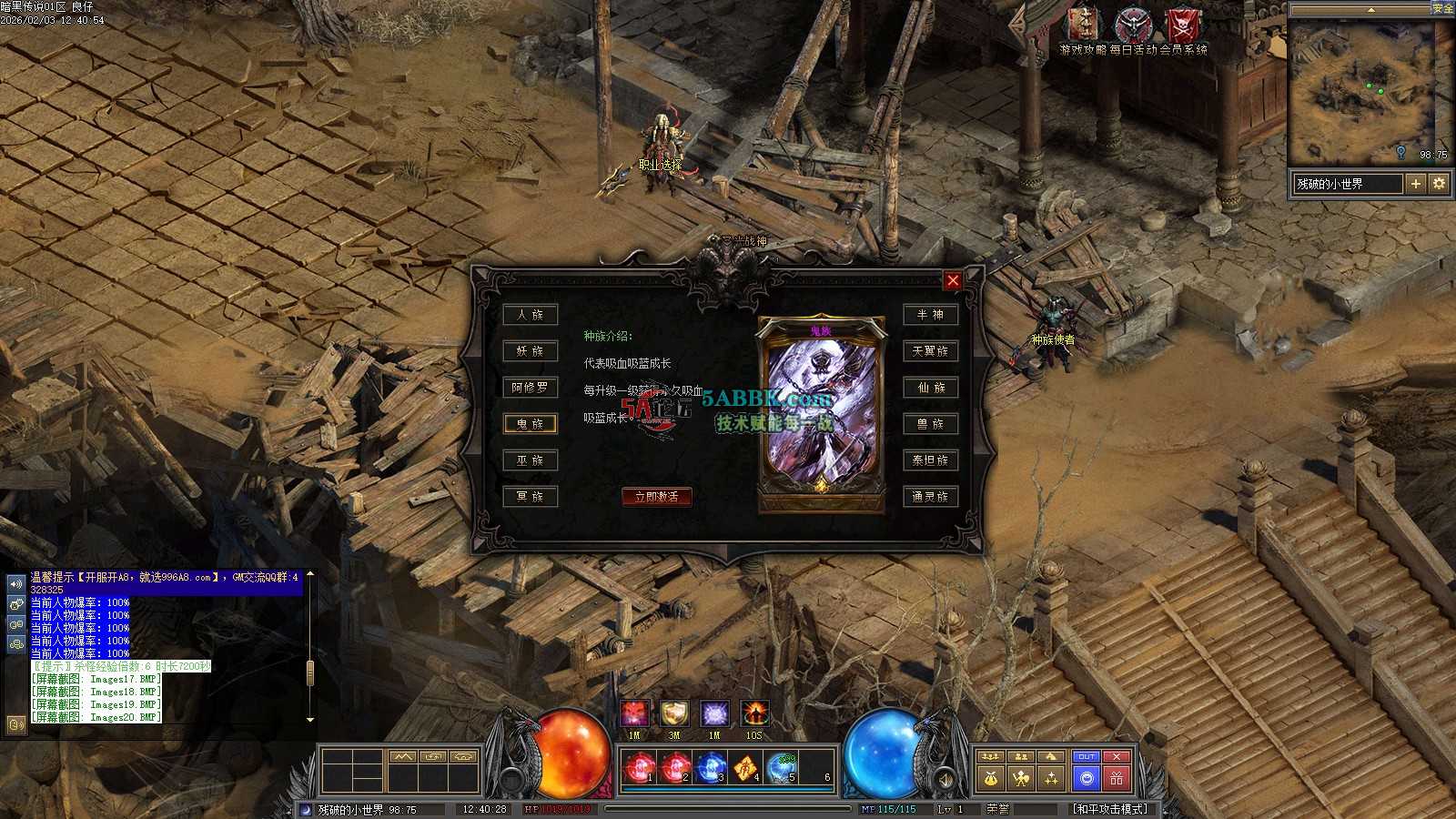Open the 每日活动 daily events icon

(x=1133, y=27)
